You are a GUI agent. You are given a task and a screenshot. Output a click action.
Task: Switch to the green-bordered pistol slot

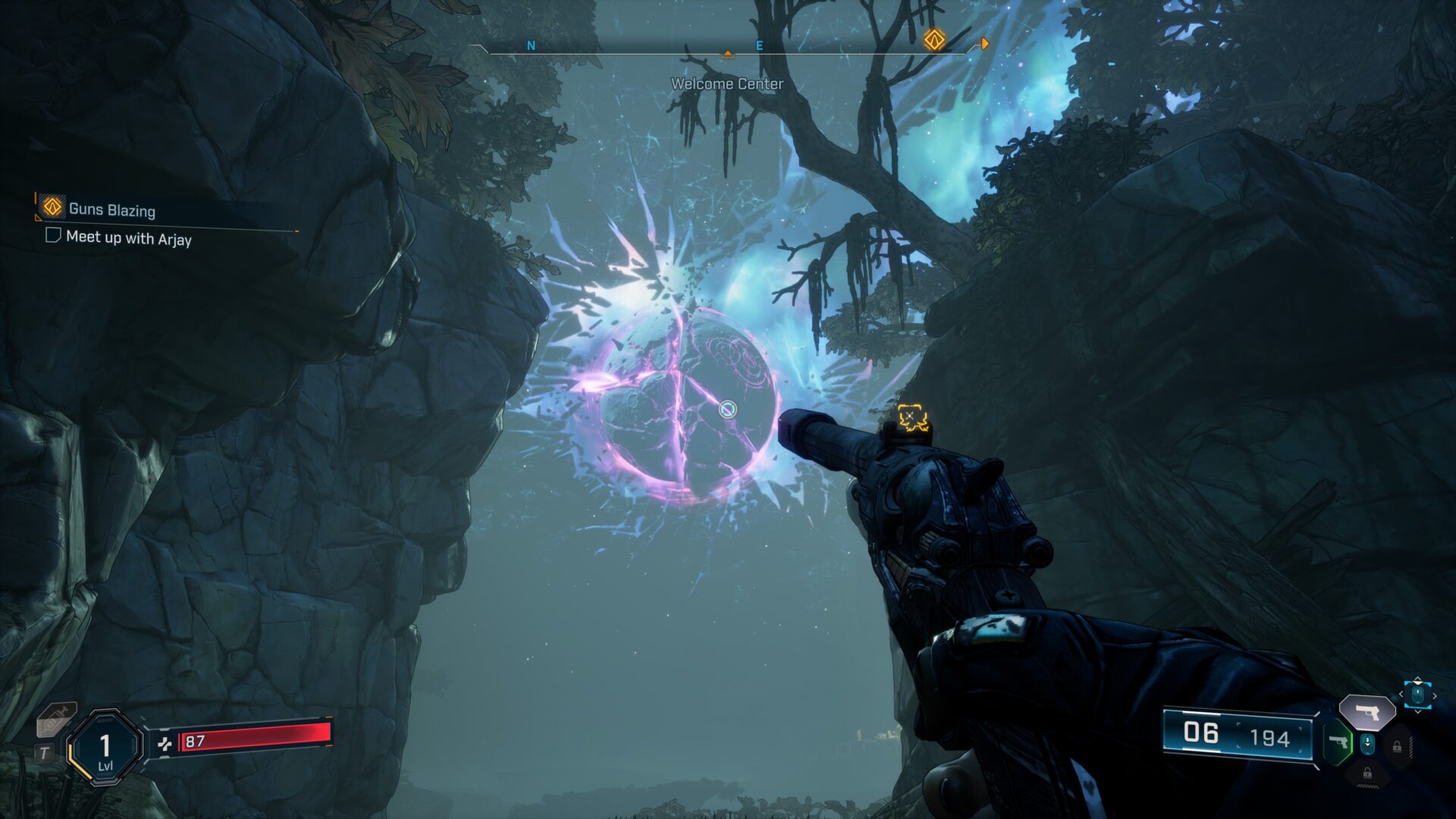1338,742
